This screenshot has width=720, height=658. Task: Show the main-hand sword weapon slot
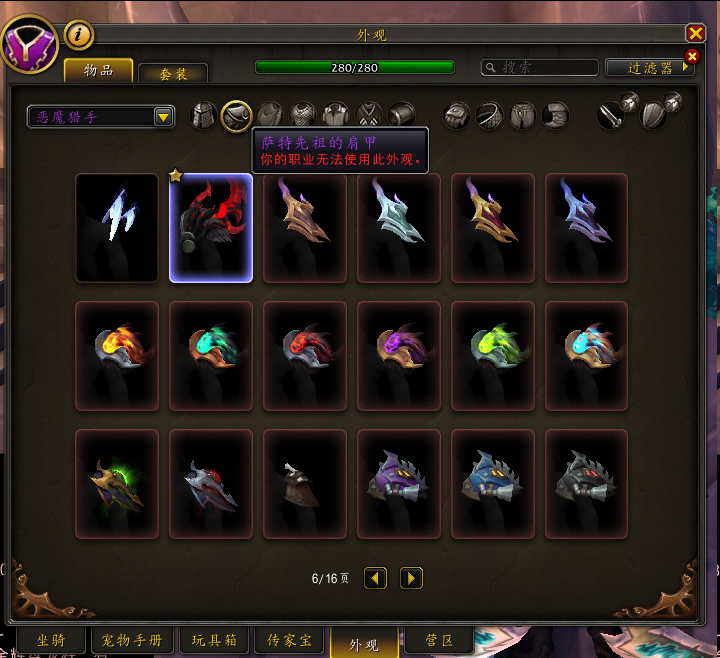612,115
